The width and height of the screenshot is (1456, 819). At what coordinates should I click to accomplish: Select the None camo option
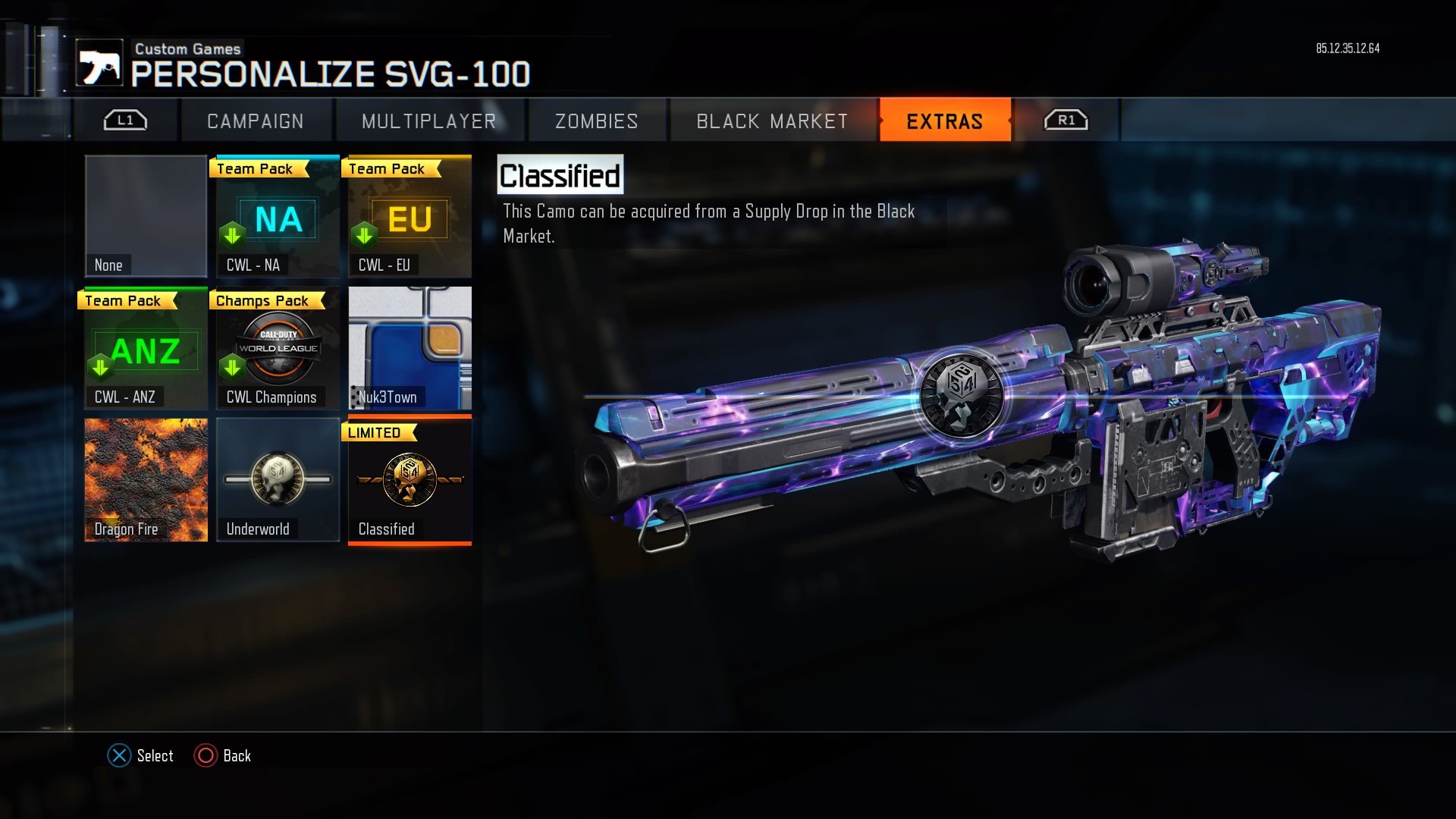pos(145,216)
